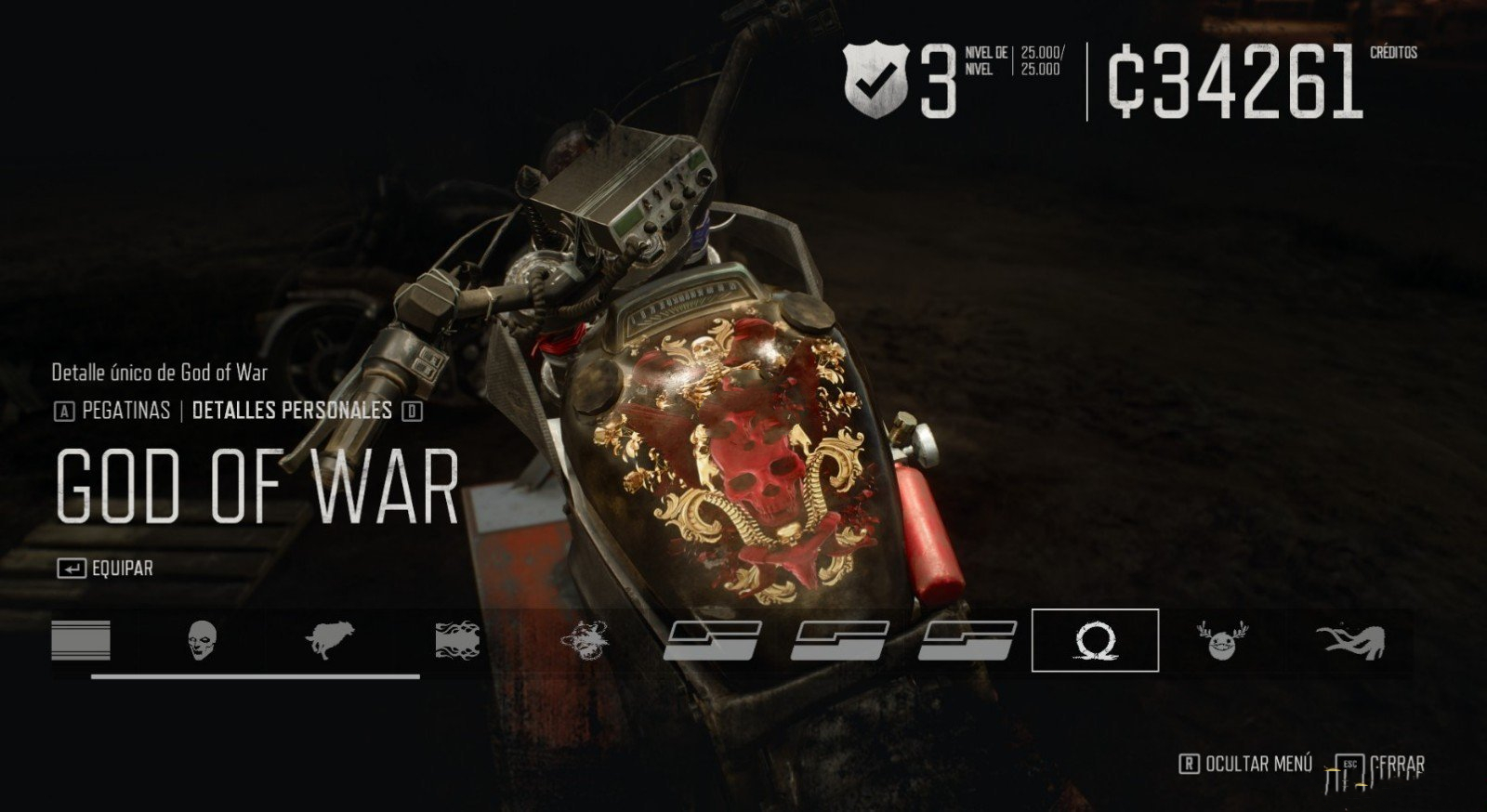Viewport: 1487px width, 812px height.
Task: Select the striped plain decal thumbnail
Action: tap(81, 640)
